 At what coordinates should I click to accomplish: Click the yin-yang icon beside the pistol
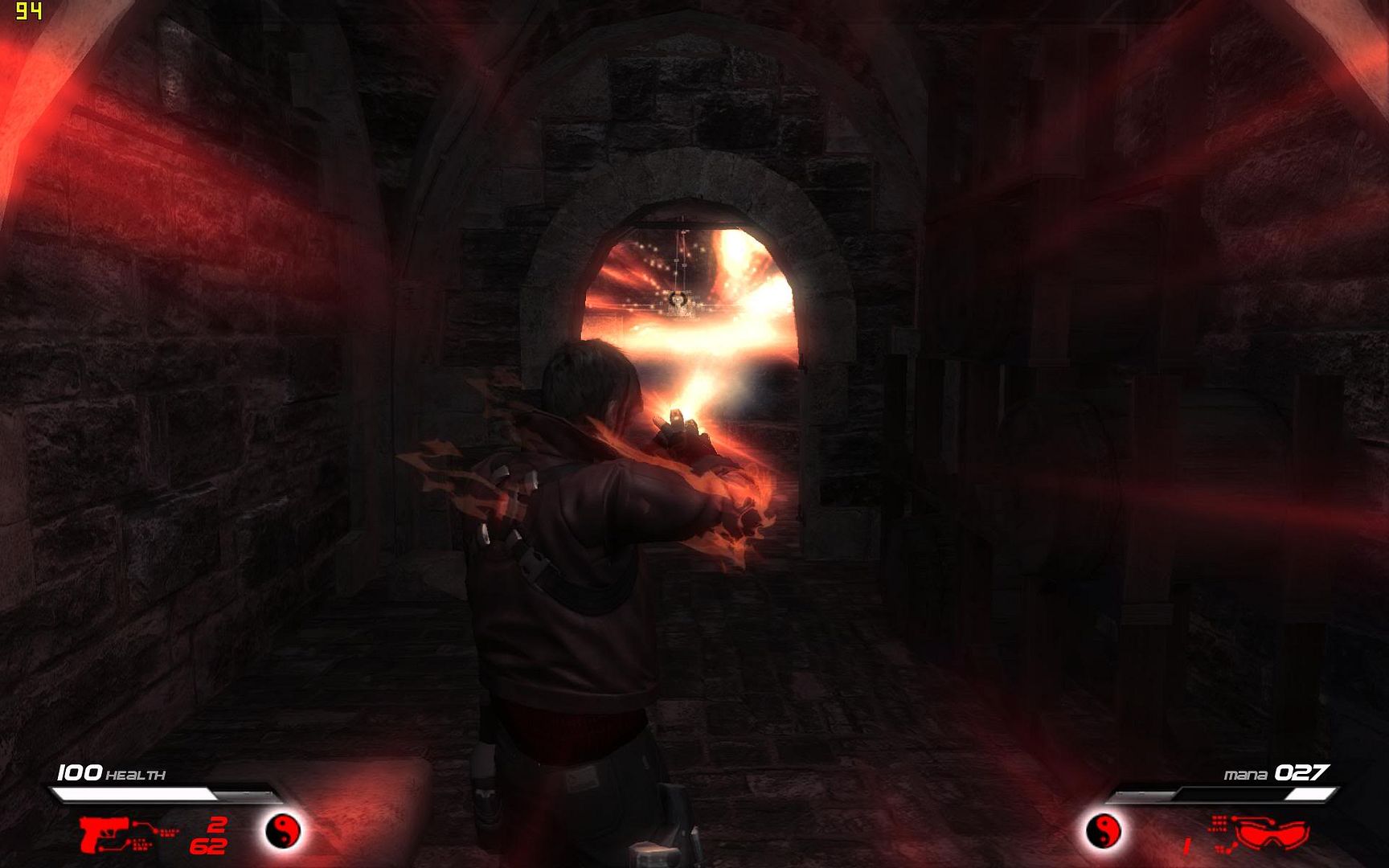click(283, 830)
